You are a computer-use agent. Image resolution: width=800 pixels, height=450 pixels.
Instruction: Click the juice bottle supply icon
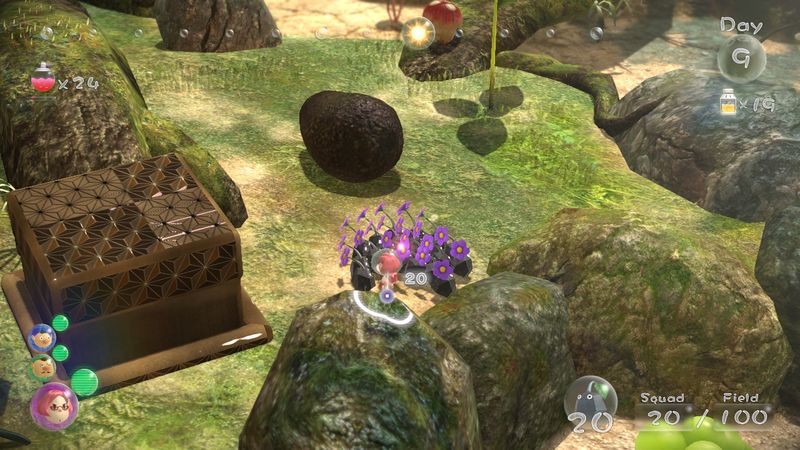click(x=727, y=101)
